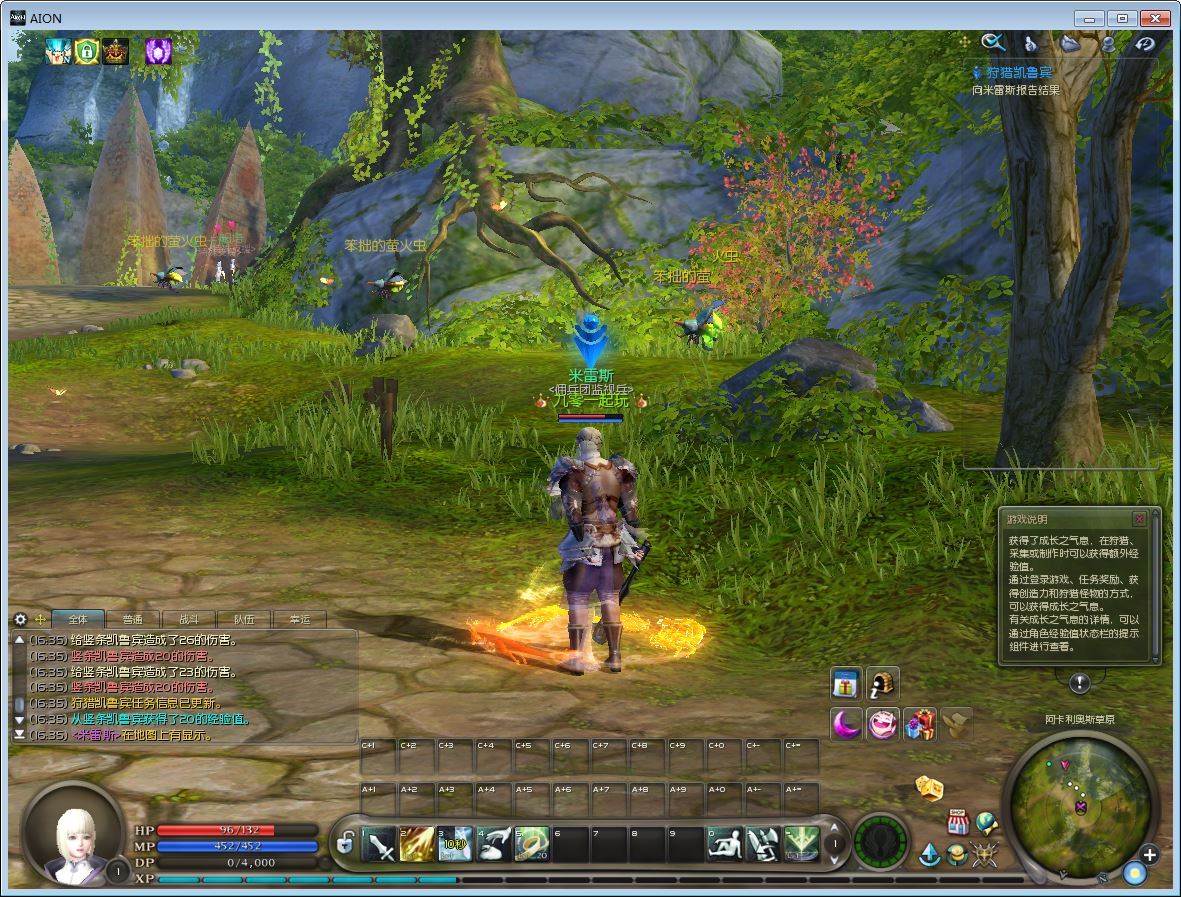Open the SHOP store icon
This screenshot has height=897, width=1181.
pyautogui.click(x=958, y=822)
